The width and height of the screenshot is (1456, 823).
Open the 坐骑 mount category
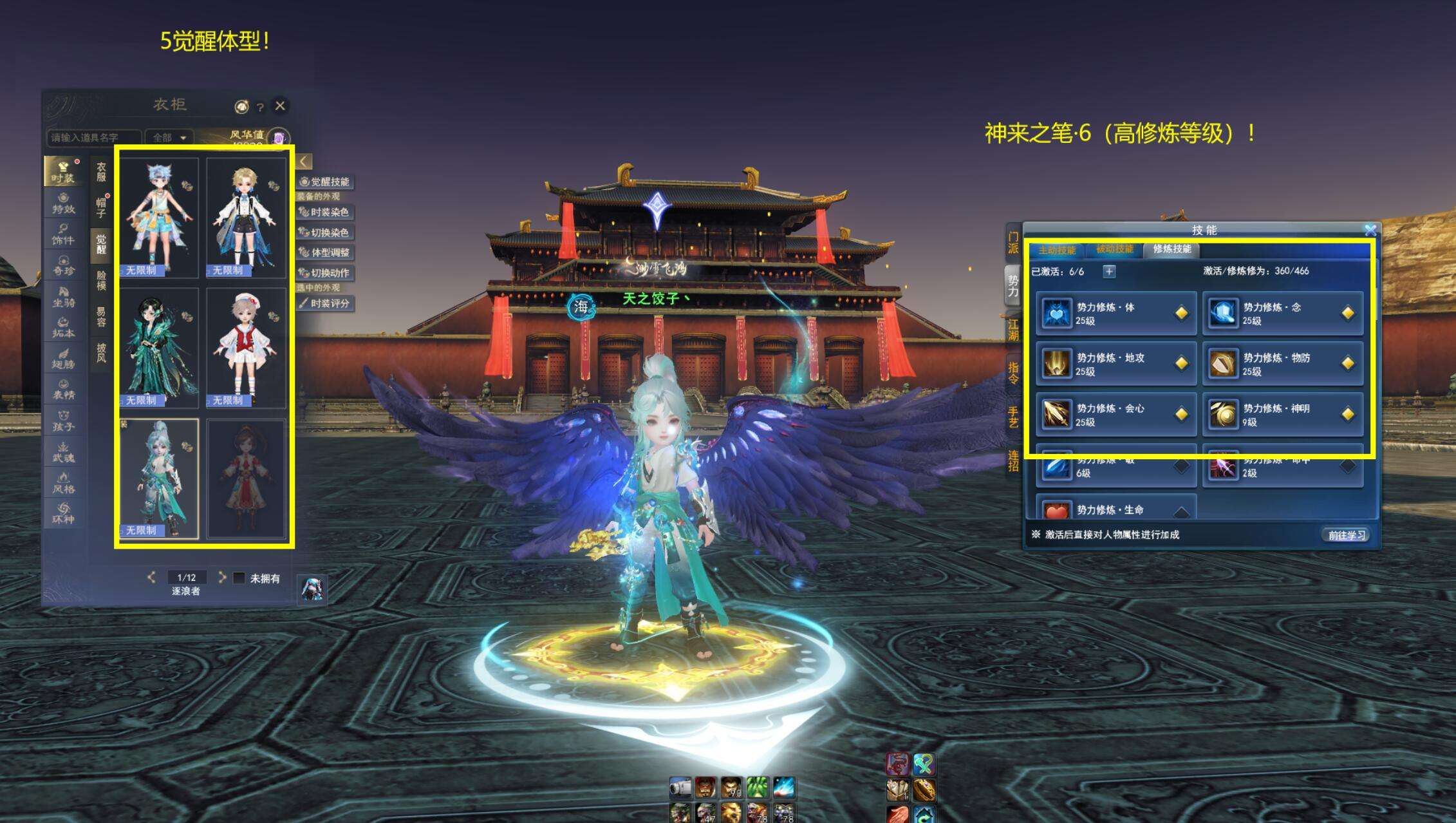click(x=63, y=296)
